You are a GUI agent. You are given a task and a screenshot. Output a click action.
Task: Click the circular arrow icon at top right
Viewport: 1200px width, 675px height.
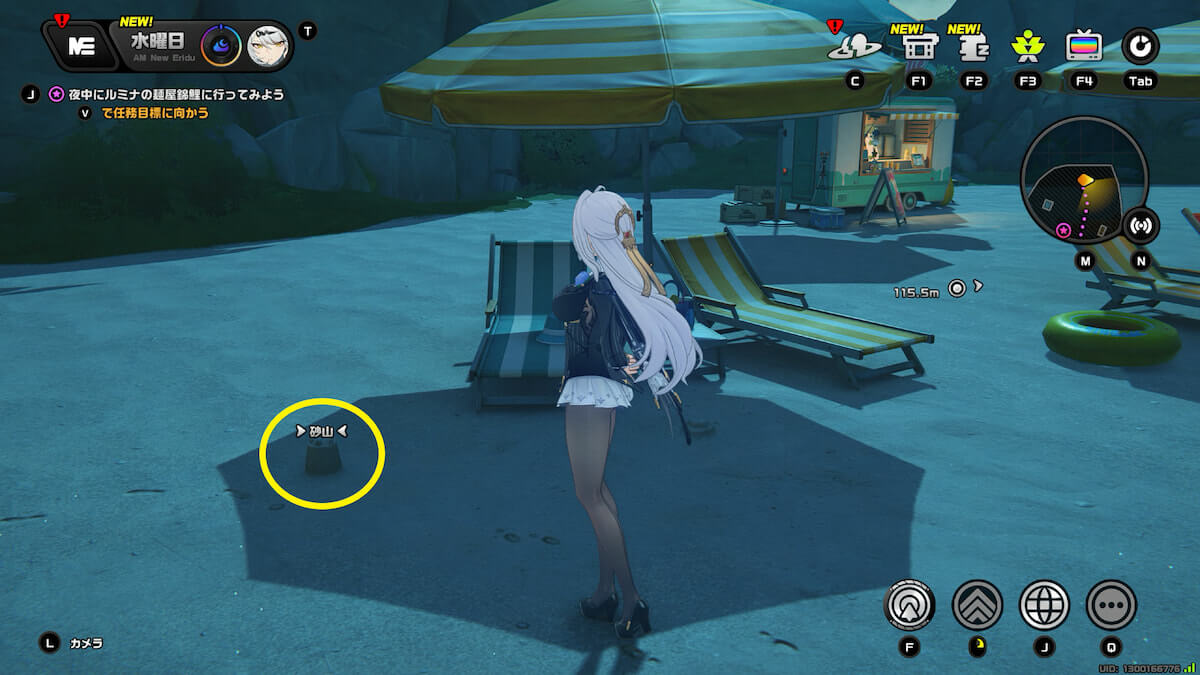pos(1140,45)
